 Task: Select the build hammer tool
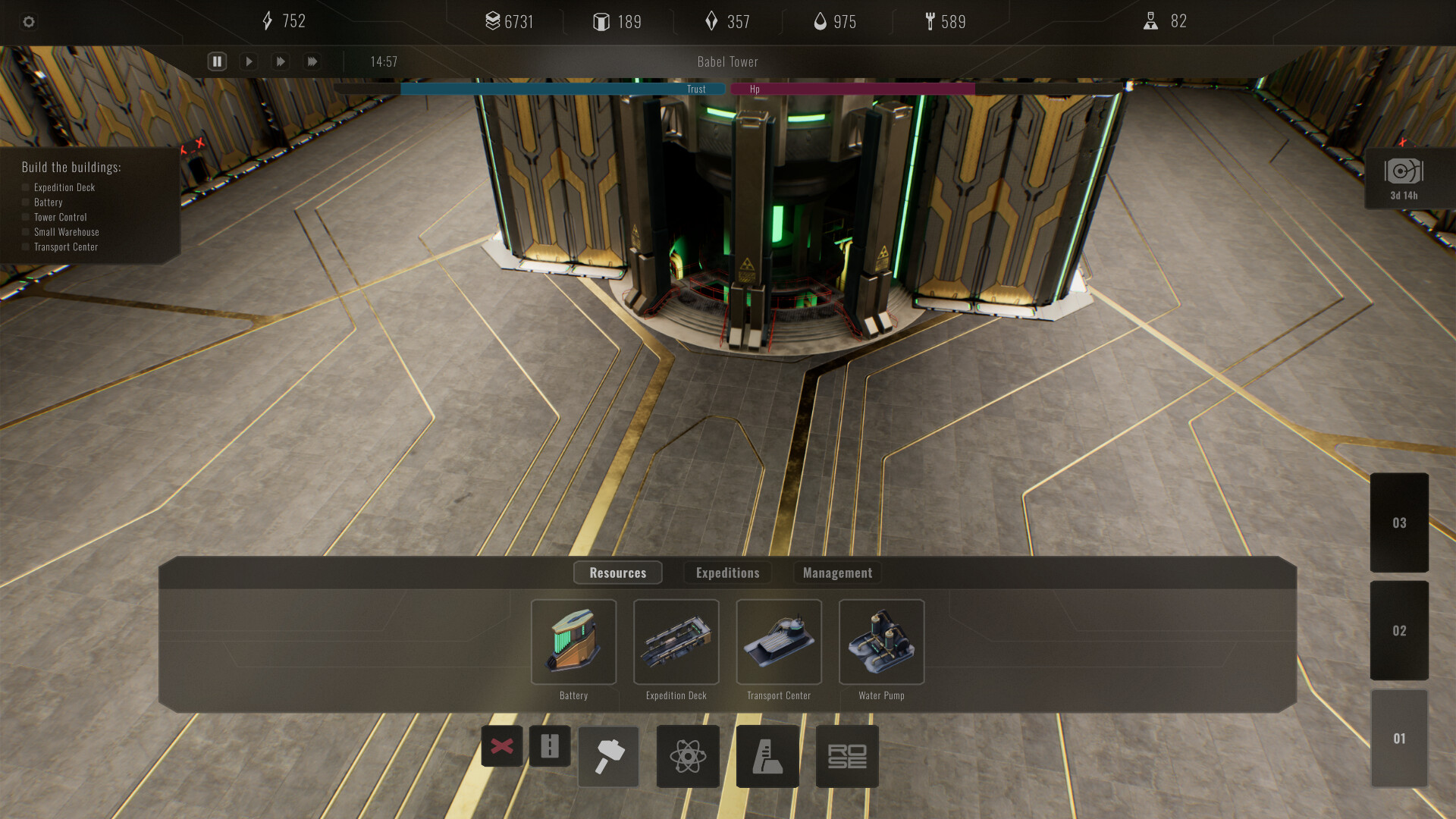pos(608,756)
